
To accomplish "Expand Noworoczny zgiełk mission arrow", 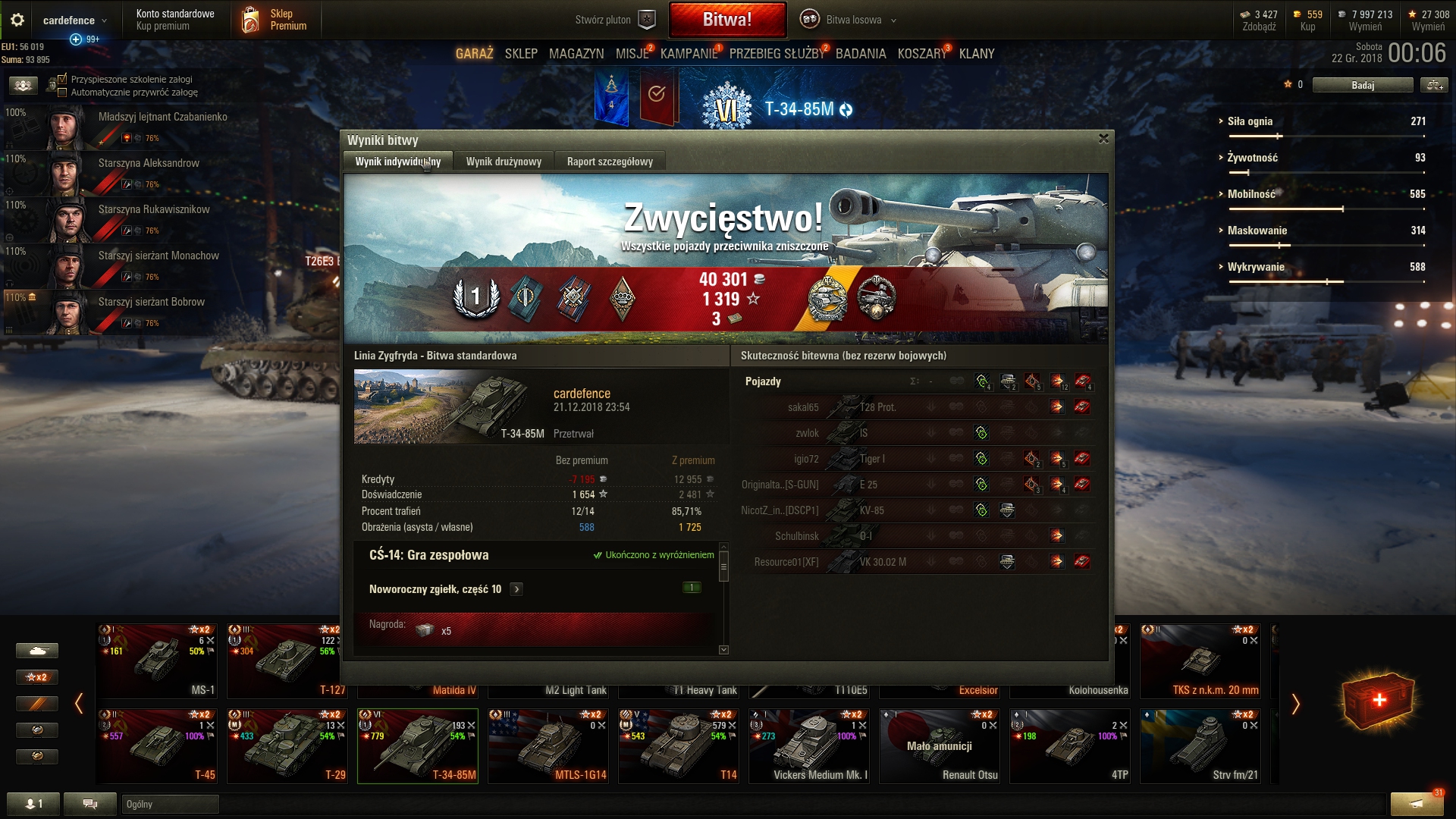I will pyautogui.click(x=516, y=589).
